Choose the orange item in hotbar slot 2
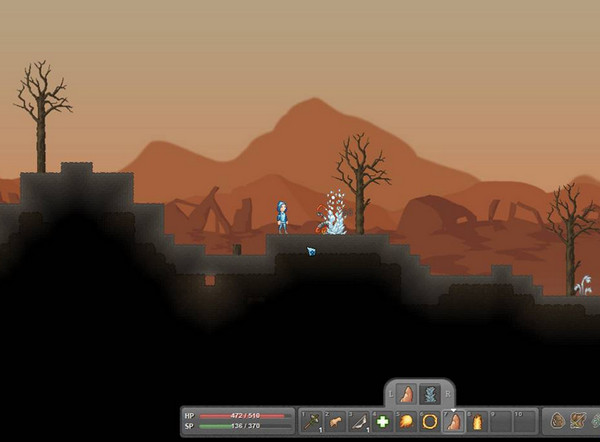The height and width of the screenshot is (442, 600). (335, 422)
